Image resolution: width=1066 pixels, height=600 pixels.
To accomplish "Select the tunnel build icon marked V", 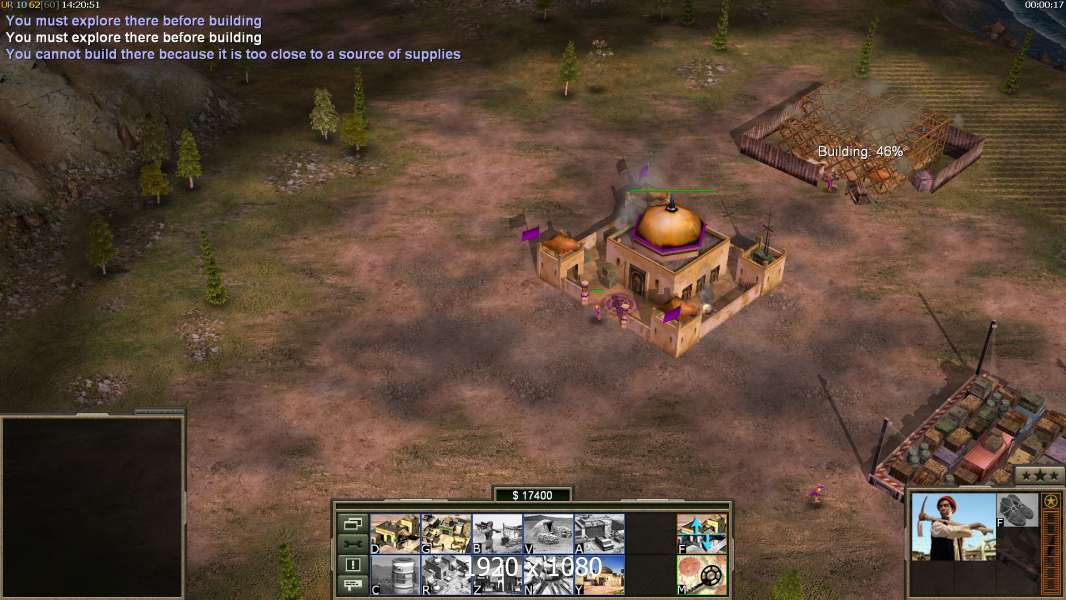I will [x=548, y=533].
